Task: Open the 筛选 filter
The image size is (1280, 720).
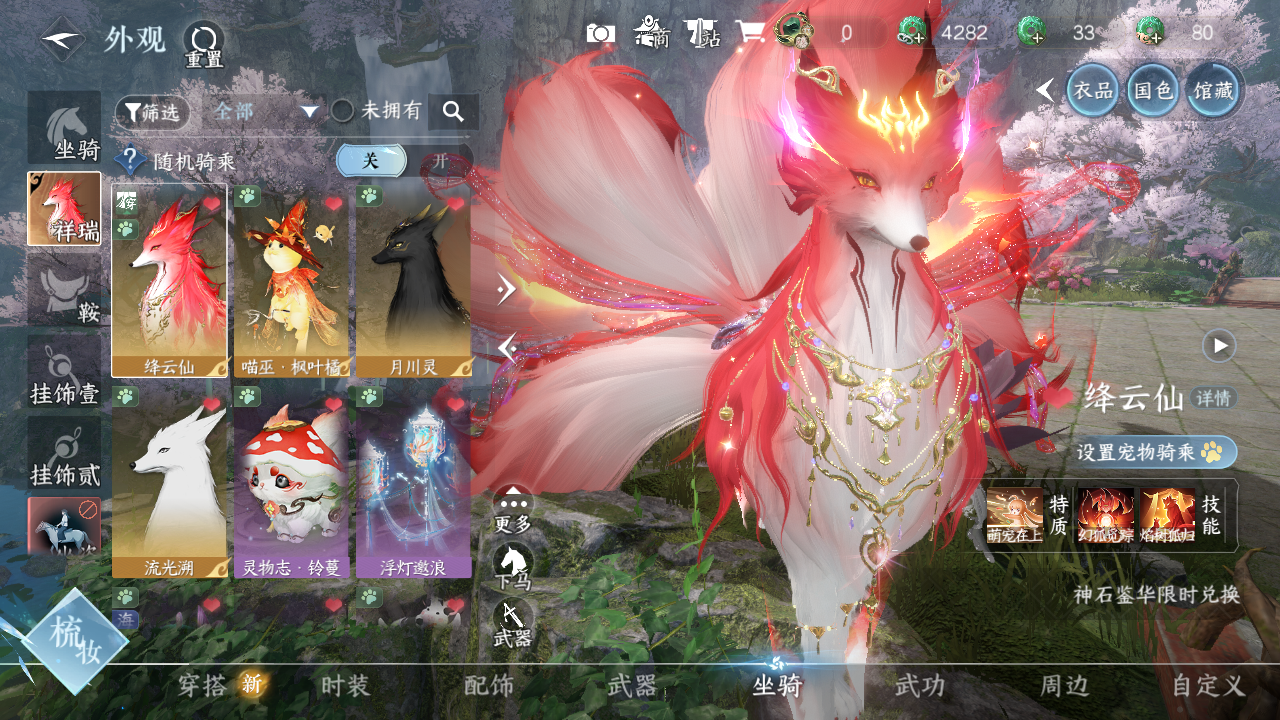Action: click(x=153, y=112)
